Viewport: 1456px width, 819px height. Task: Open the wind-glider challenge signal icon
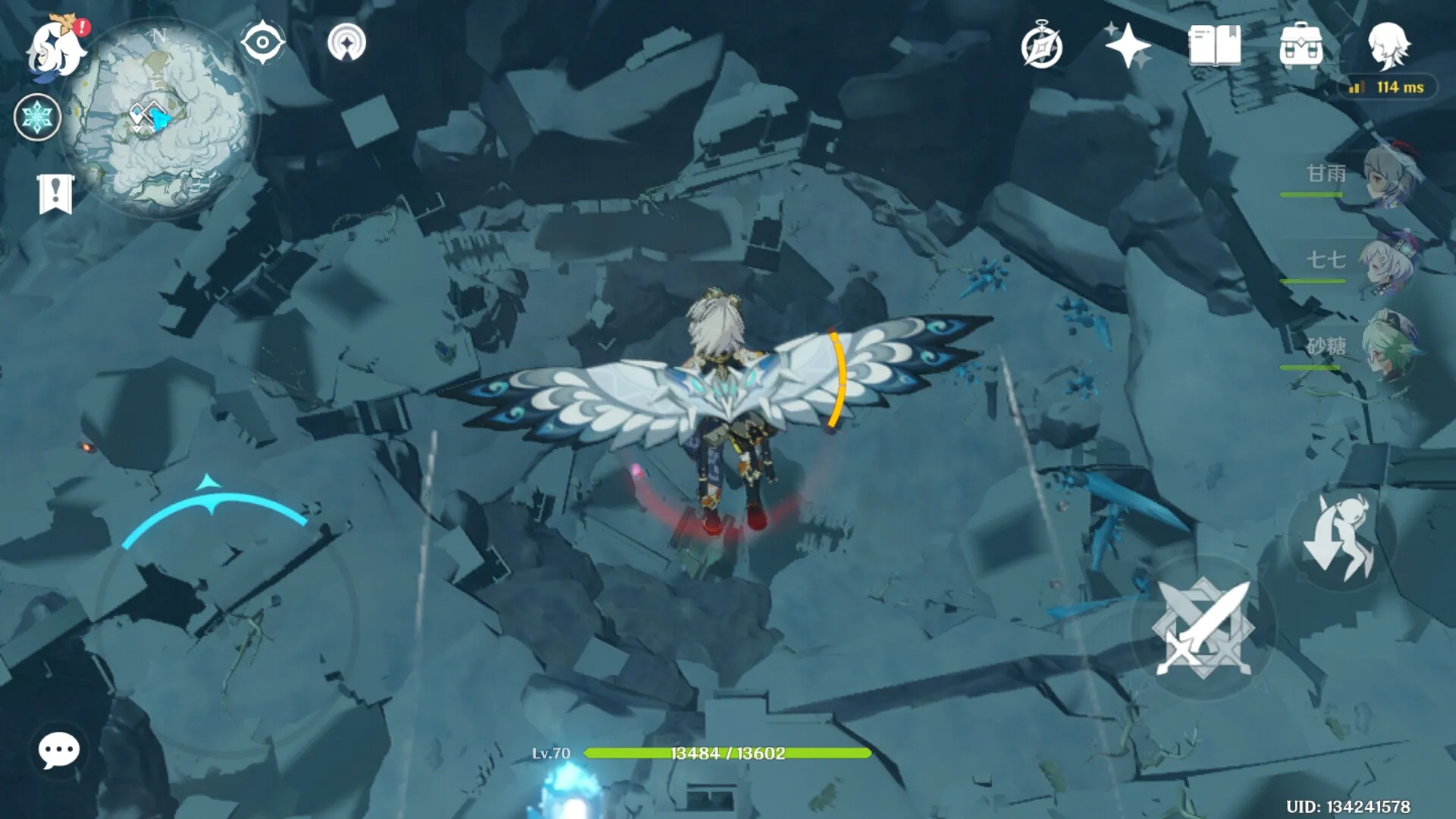pos(347,42)
